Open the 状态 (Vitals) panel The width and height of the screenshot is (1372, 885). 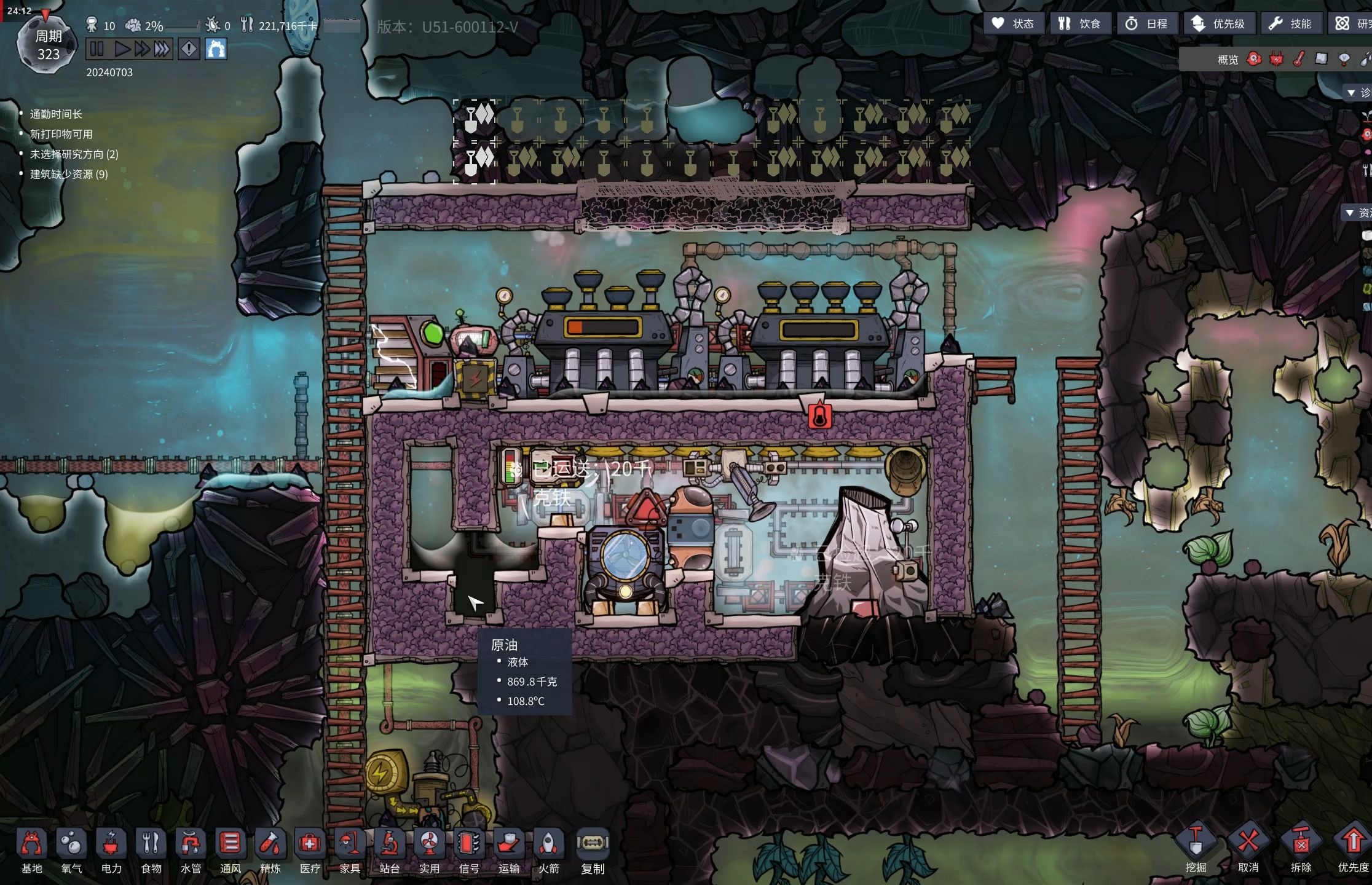pos(1012,23)
